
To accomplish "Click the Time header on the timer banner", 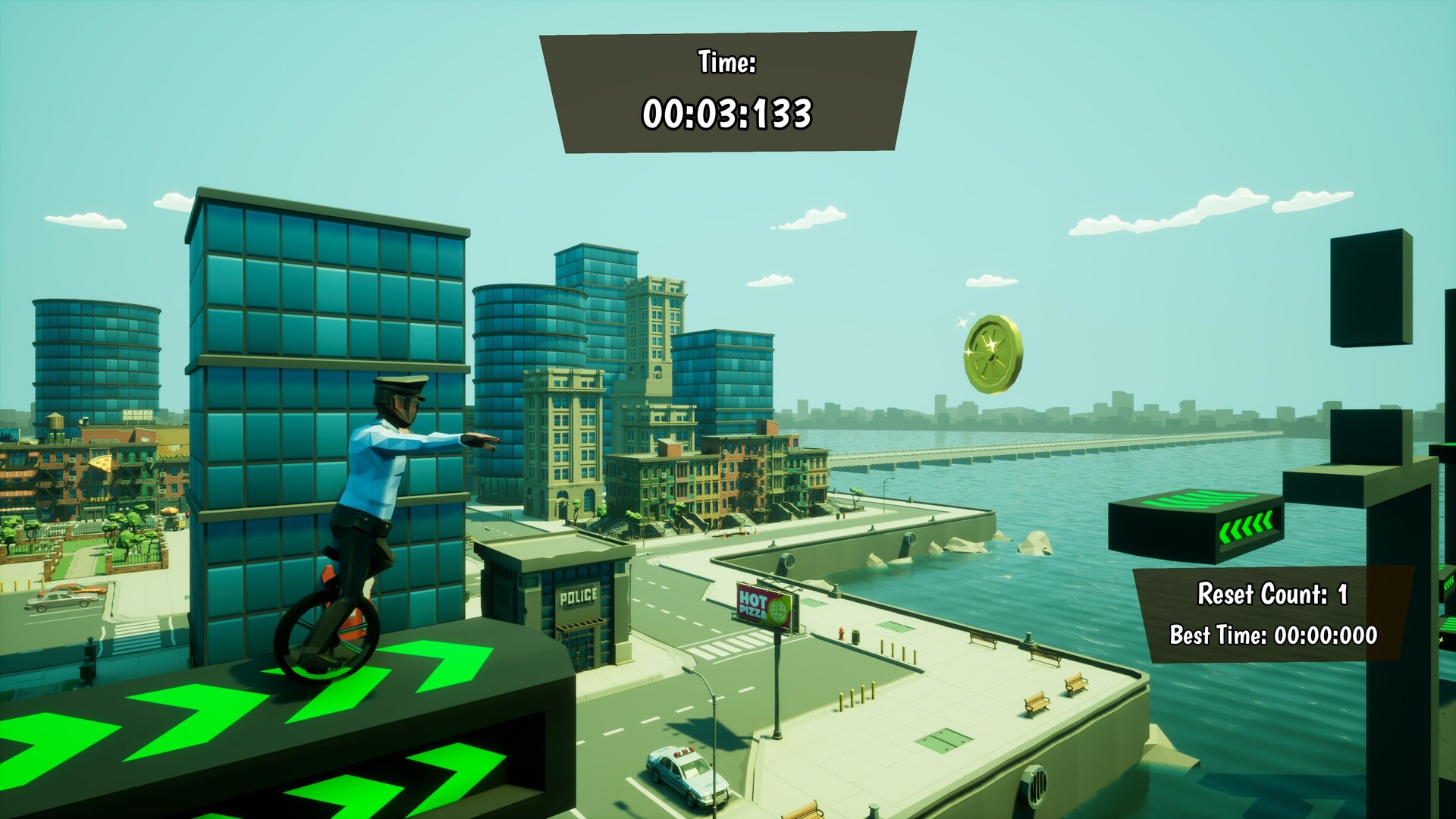I will coord(725,61).
